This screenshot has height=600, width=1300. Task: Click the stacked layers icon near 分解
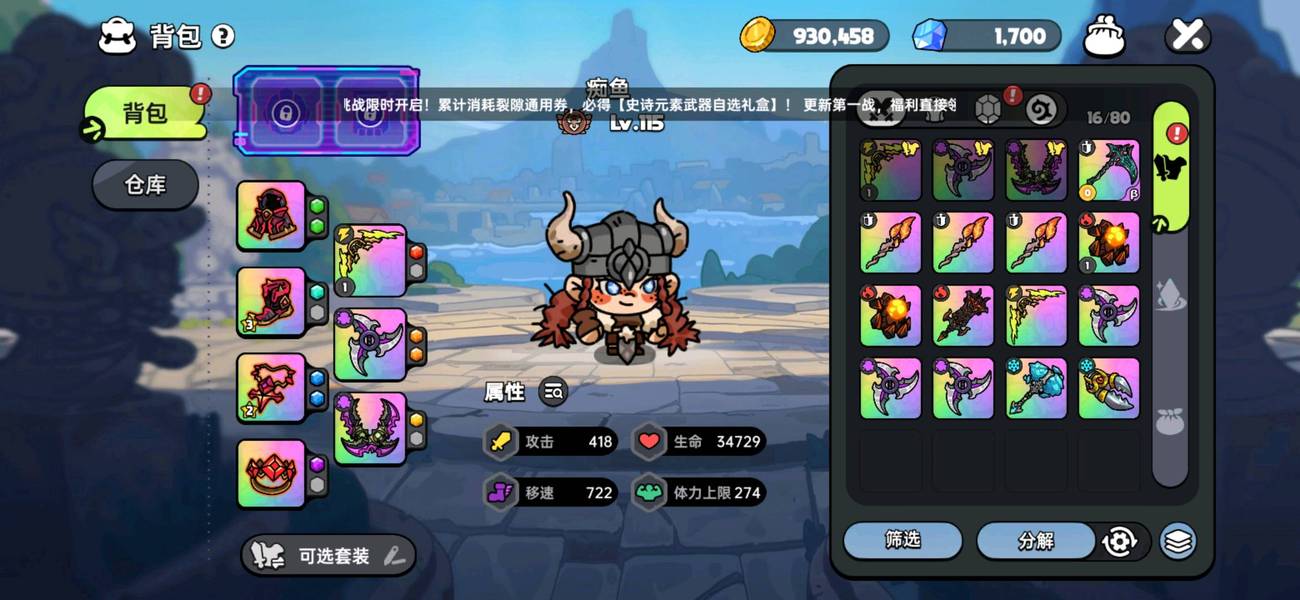[1178, 541]
